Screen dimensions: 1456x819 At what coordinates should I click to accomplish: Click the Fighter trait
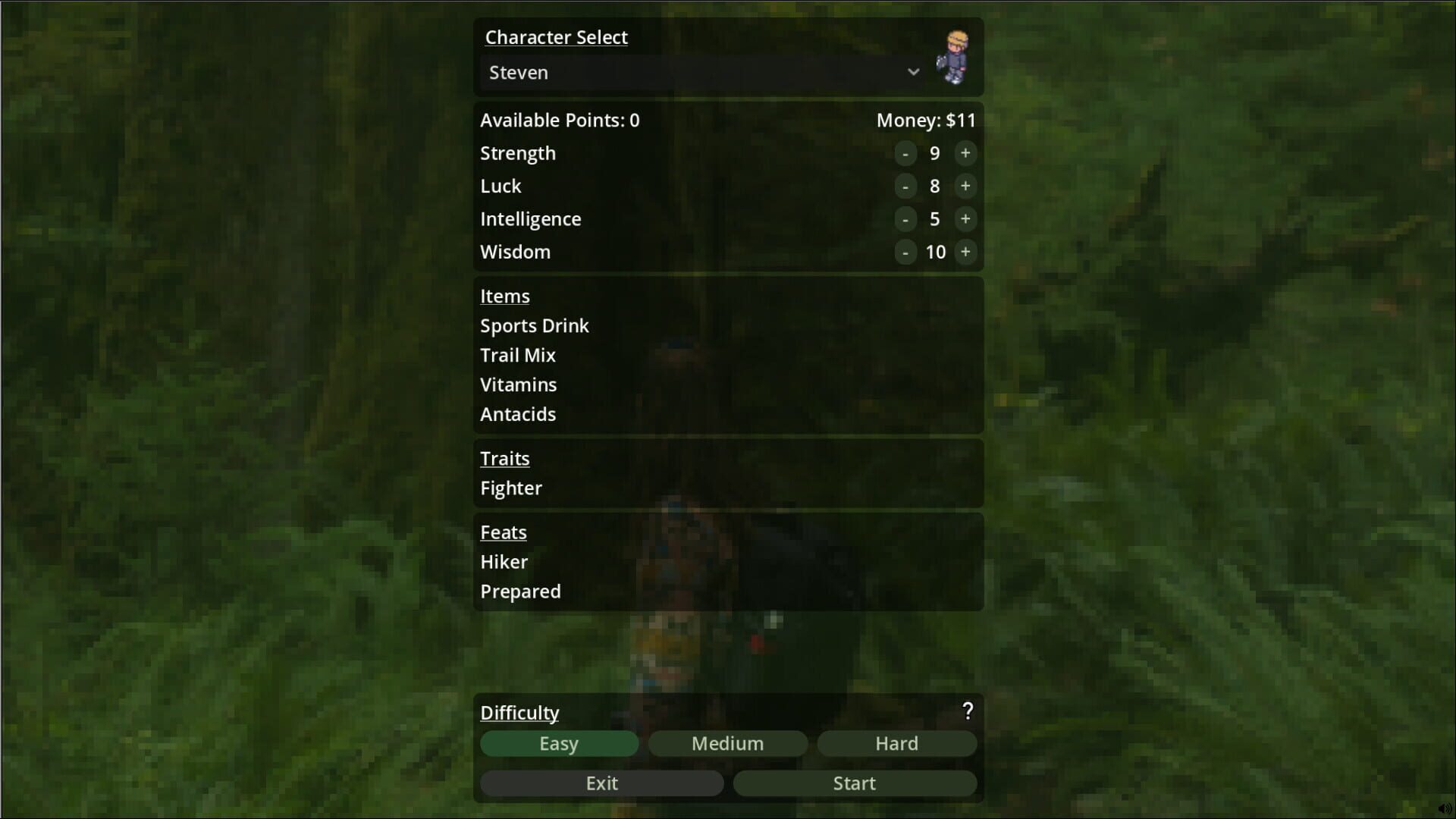click(511, 488)
